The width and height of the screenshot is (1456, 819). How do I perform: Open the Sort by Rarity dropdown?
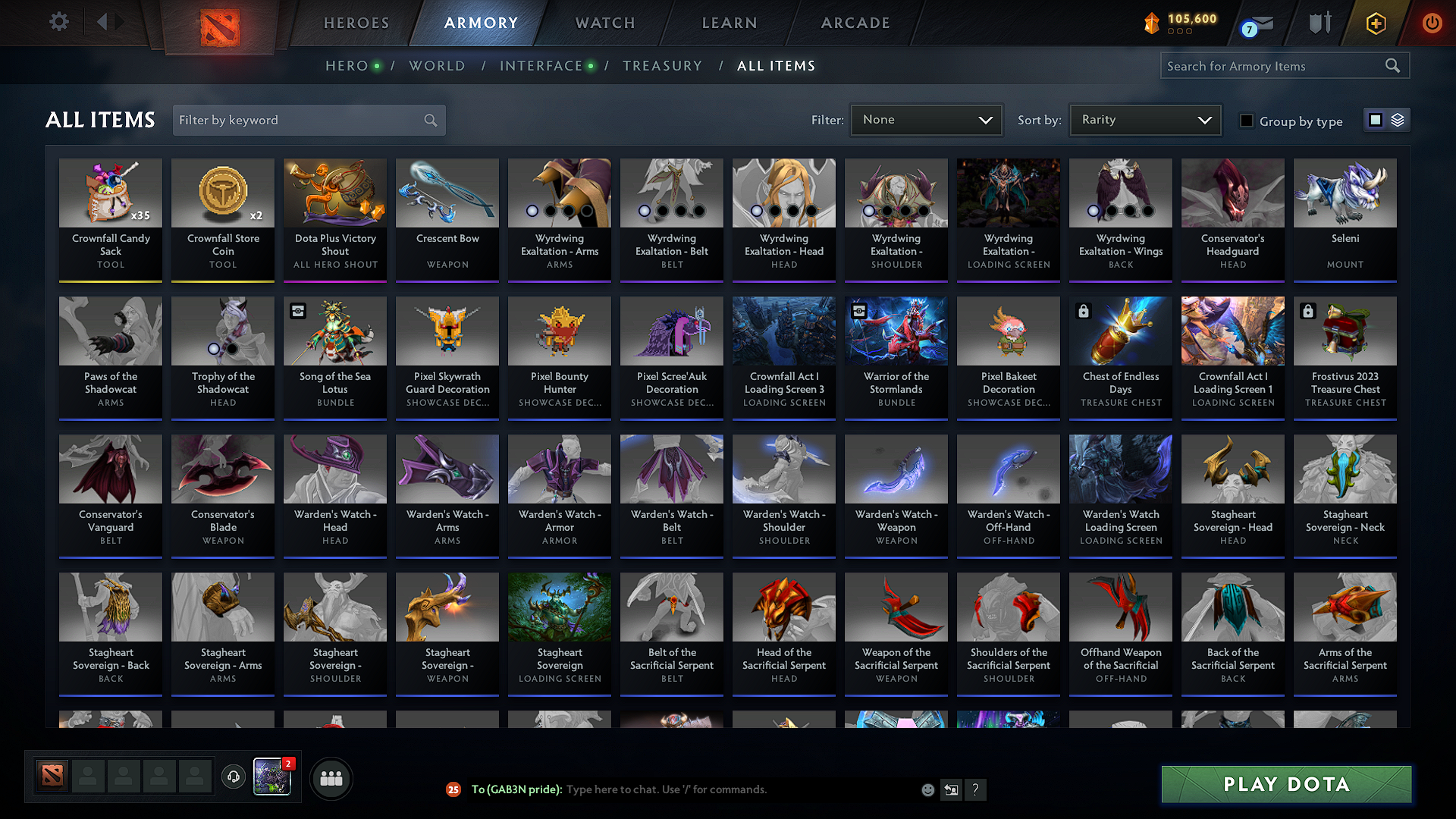click(1144, 119)
